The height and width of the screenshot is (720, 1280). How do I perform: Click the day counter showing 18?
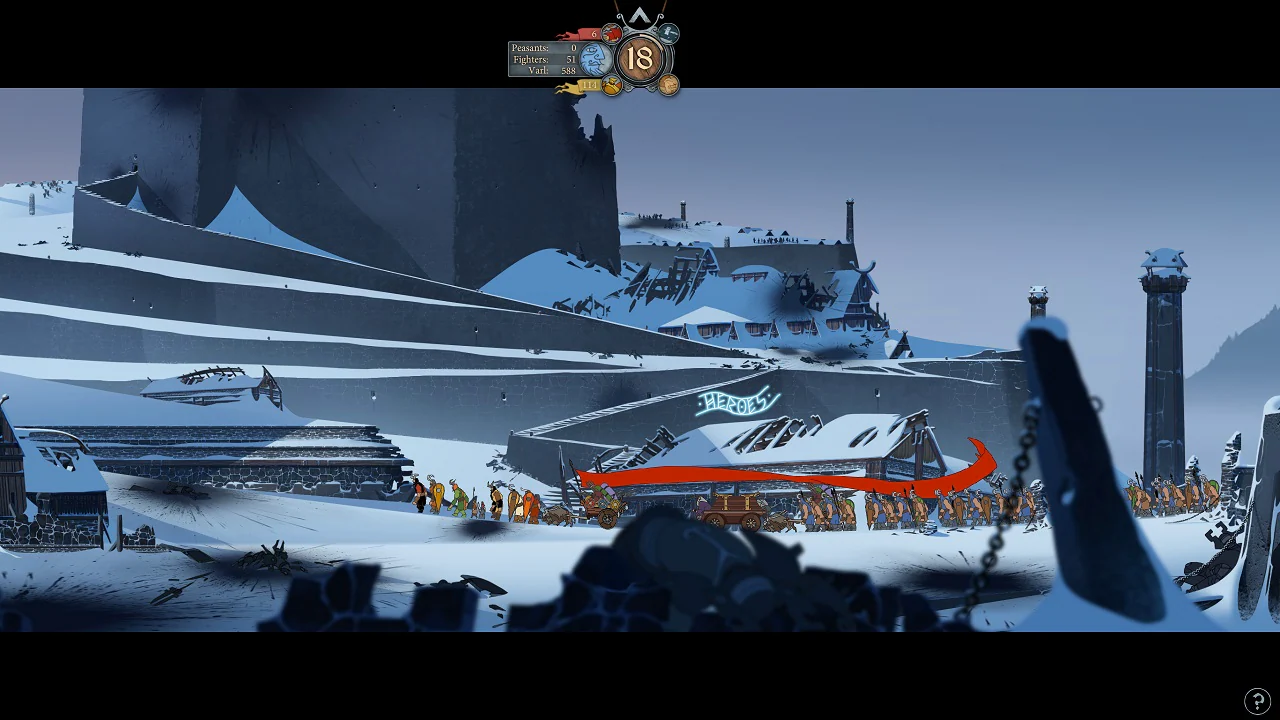coord(640,57)
